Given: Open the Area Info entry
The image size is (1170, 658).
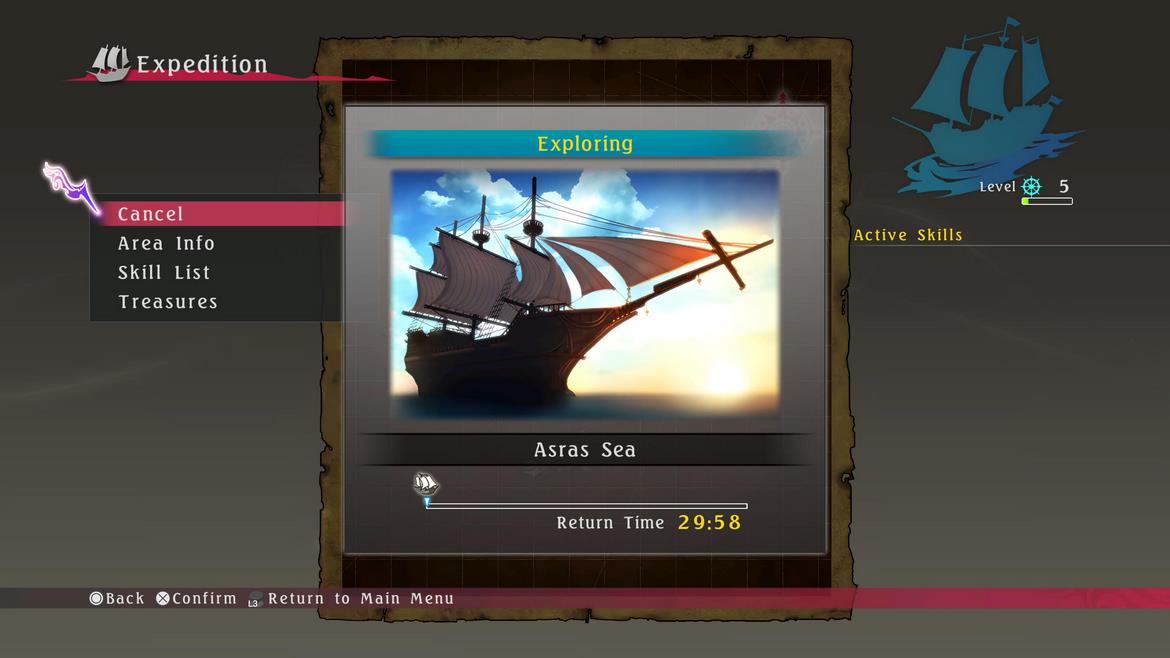Looking at the screenshot, I should click(166, 243).
